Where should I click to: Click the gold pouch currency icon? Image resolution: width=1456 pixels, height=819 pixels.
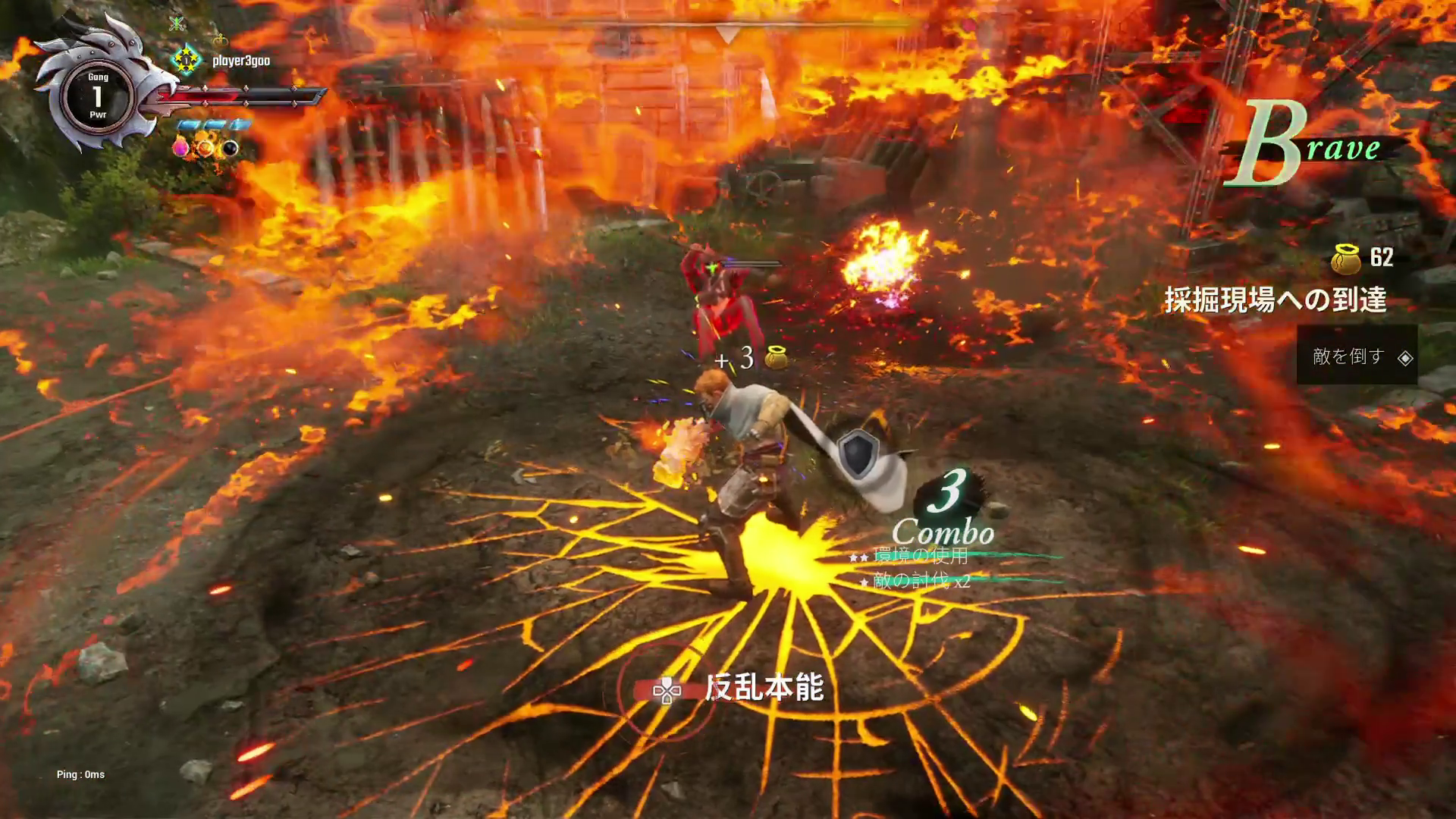pos(1346,259)
